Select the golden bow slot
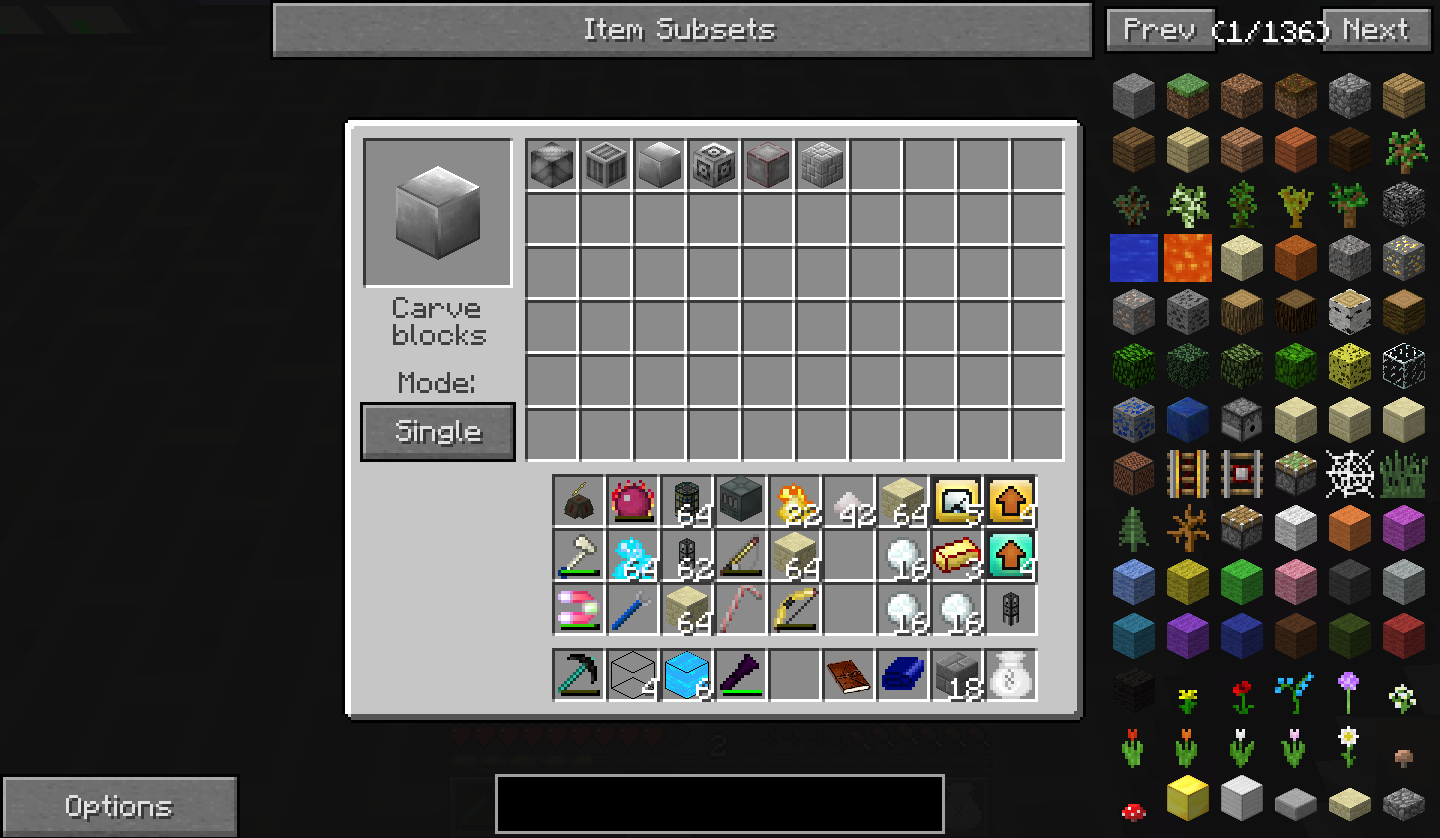 795,609
